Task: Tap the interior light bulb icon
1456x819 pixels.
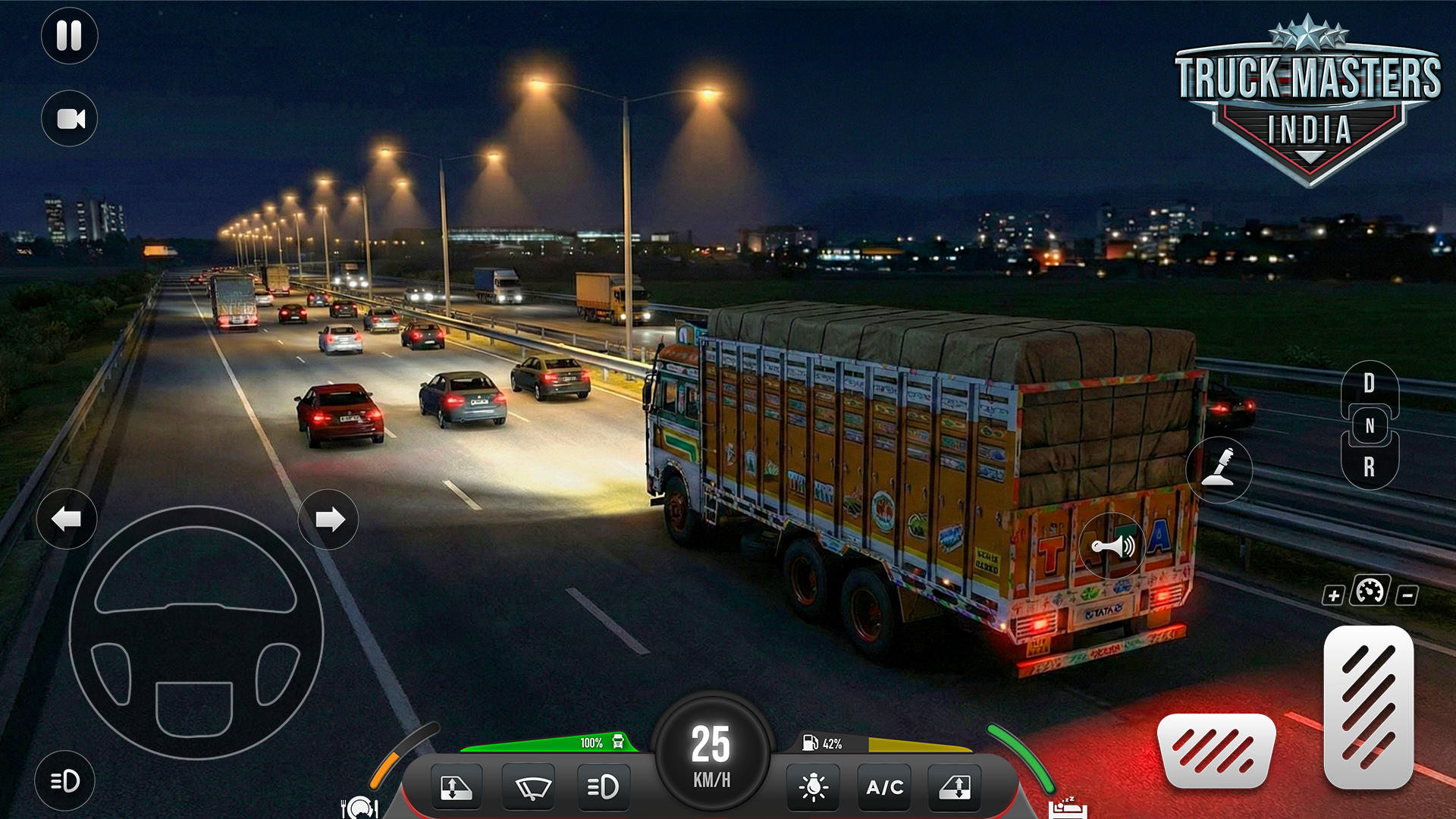Action: [x=814, y=787]
